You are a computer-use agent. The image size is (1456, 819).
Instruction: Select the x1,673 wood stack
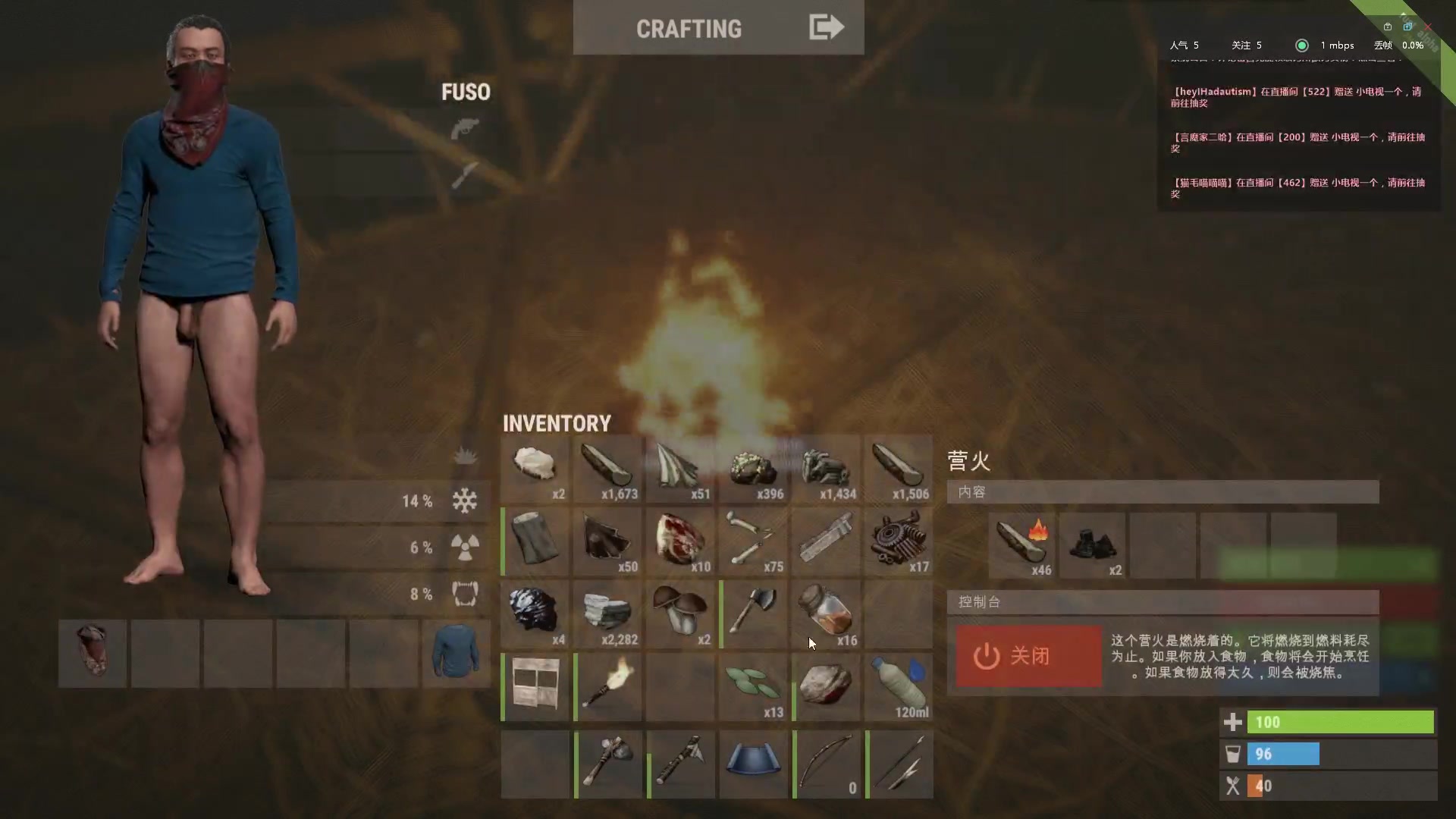click(608, 467)
